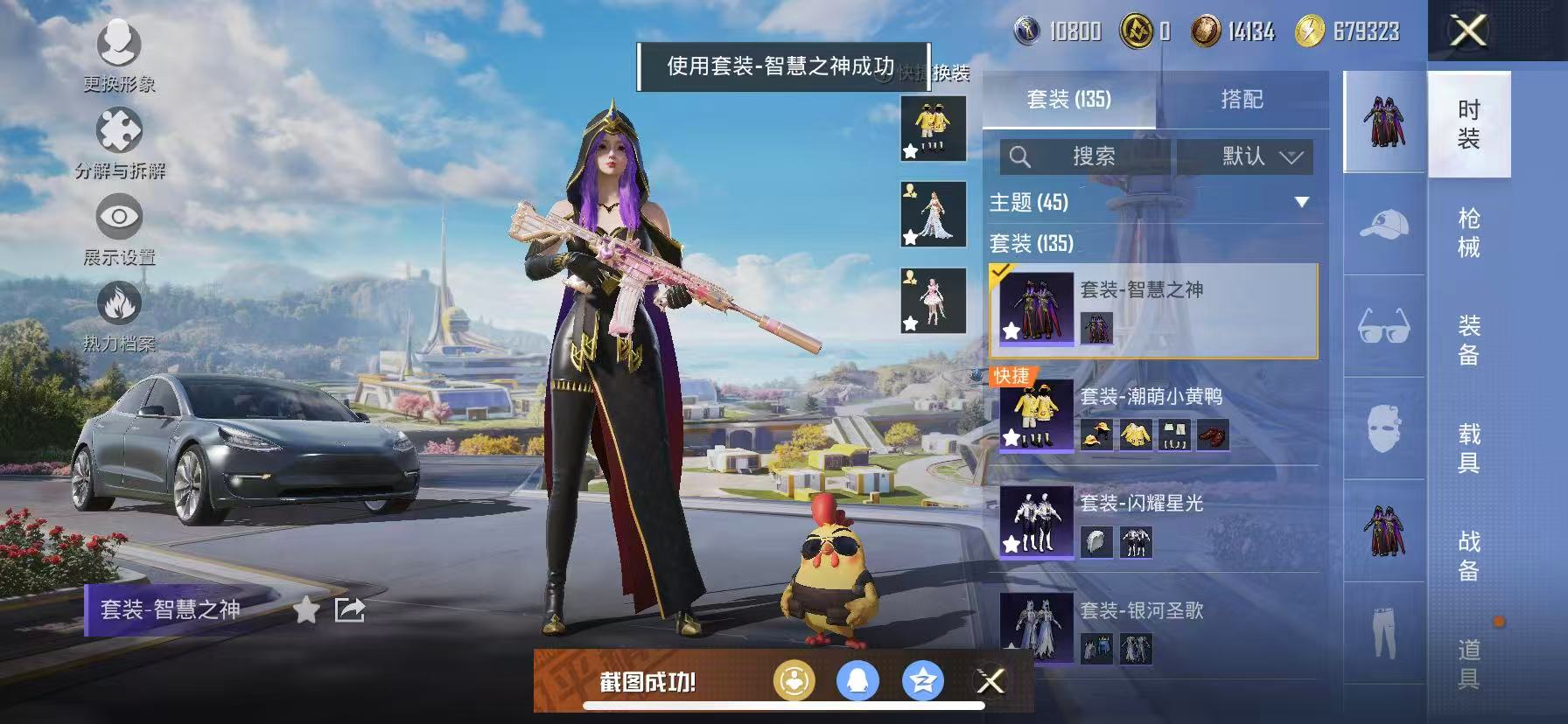The image size is (1568, 724).
Task: Select the 套装-闪耀星光 outfit thumbnail
Action: pyautogui.click(x=1037, y=520)
